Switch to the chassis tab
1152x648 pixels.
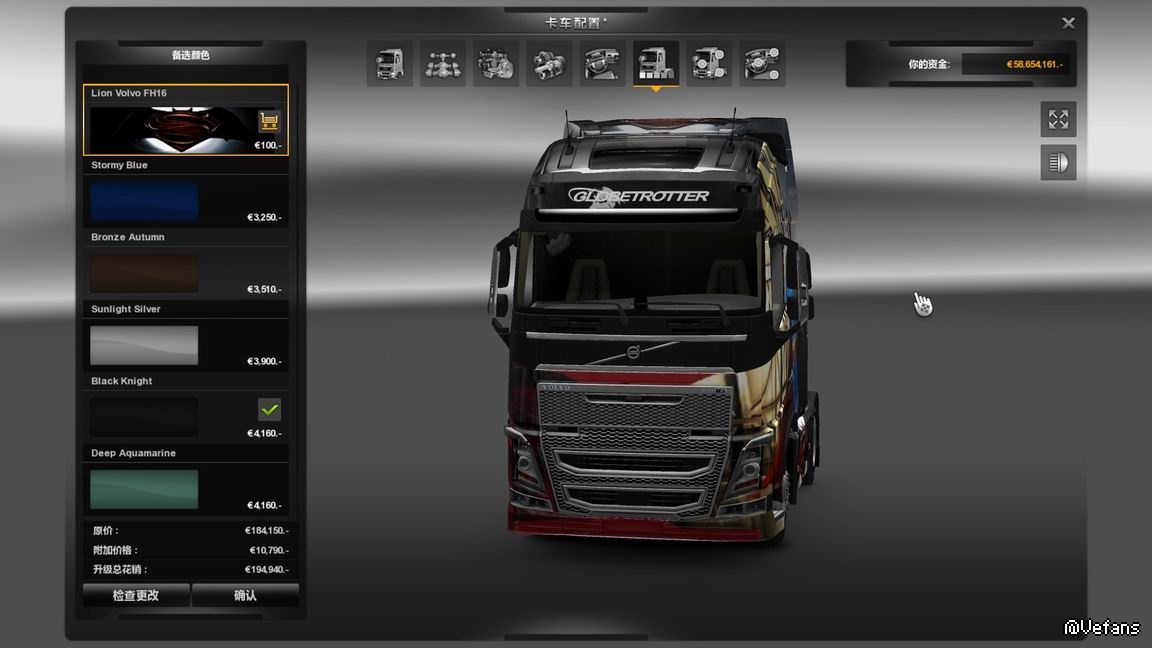tap(443, 64)
